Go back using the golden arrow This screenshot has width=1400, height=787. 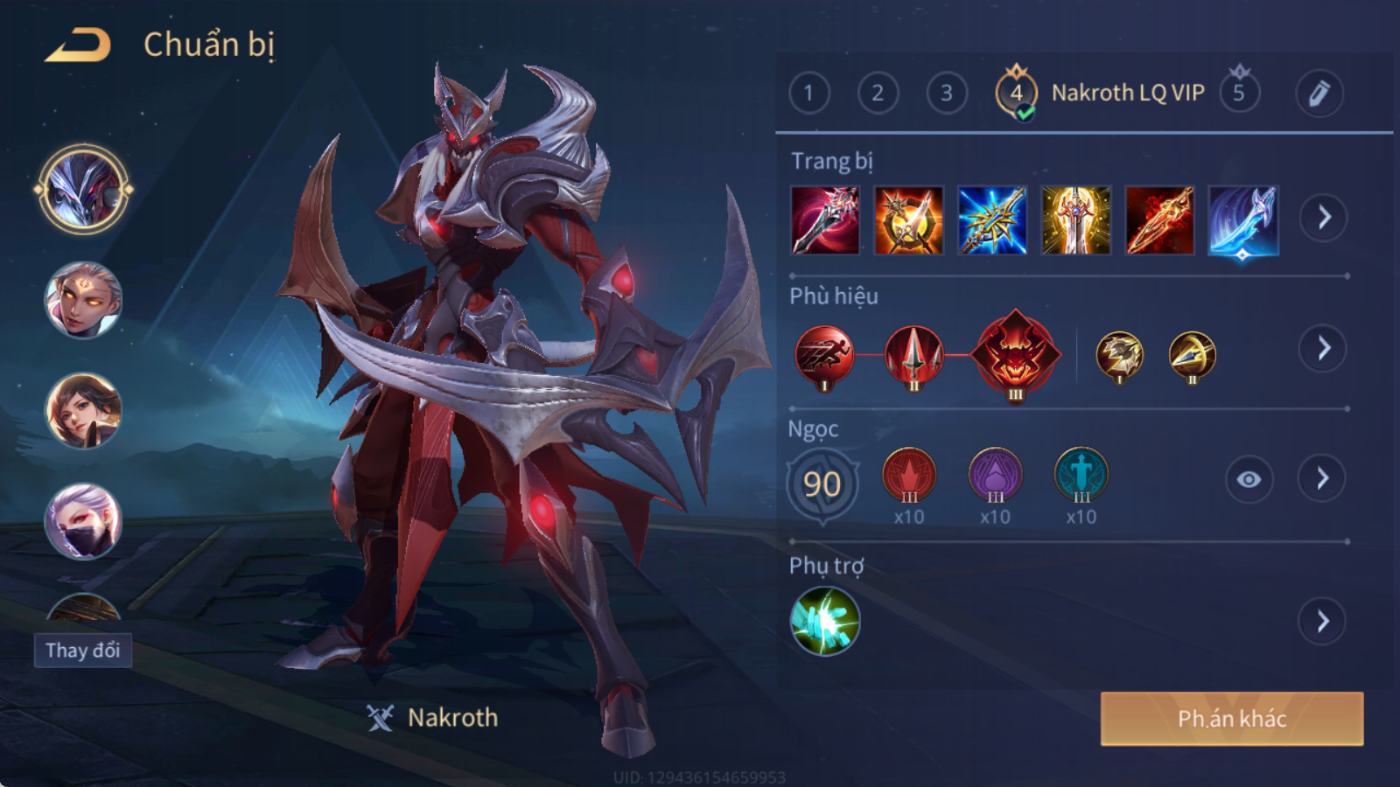click(x=77, y=45)
